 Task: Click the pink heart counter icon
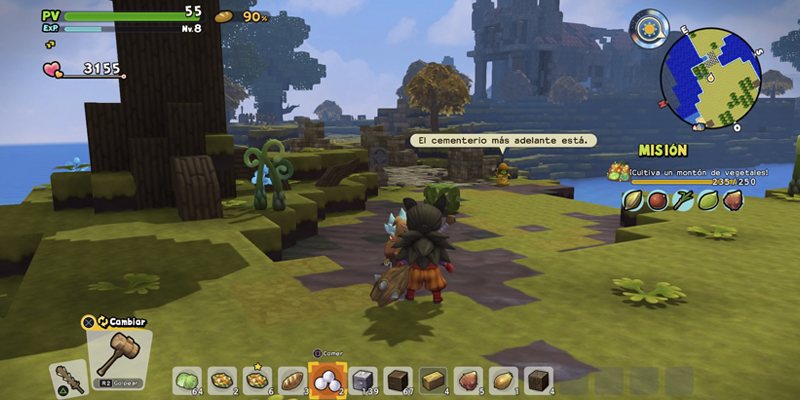point(52,69)
